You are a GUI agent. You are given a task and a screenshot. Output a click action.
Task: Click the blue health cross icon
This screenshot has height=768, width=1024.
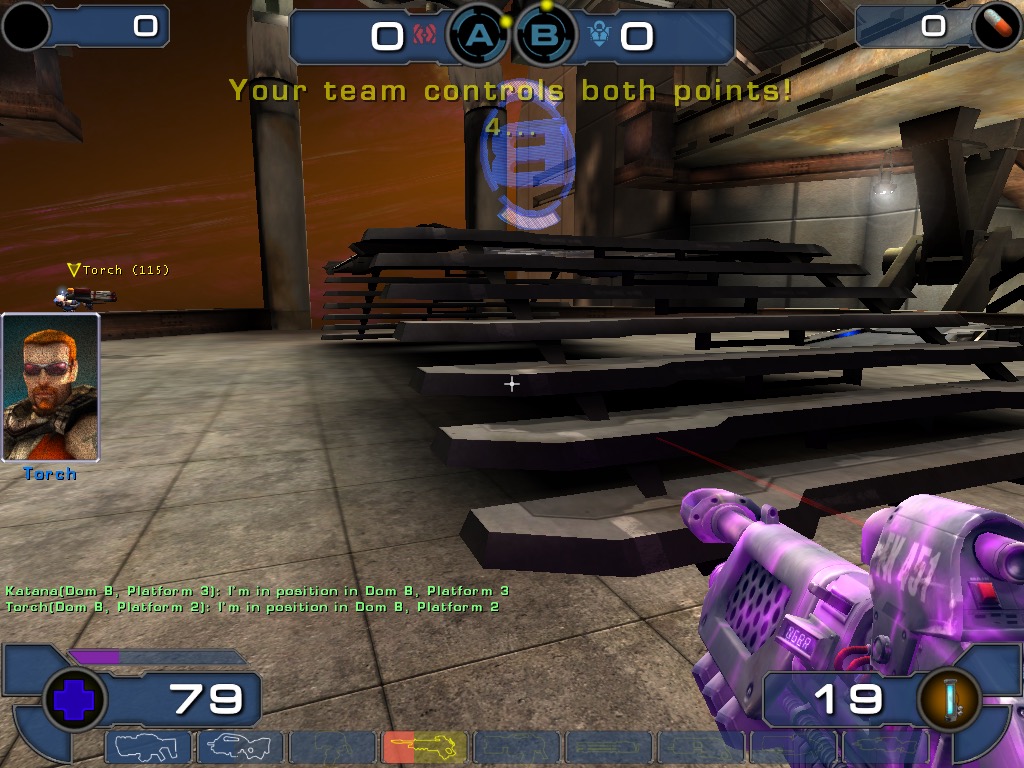(x=75, y=699)
